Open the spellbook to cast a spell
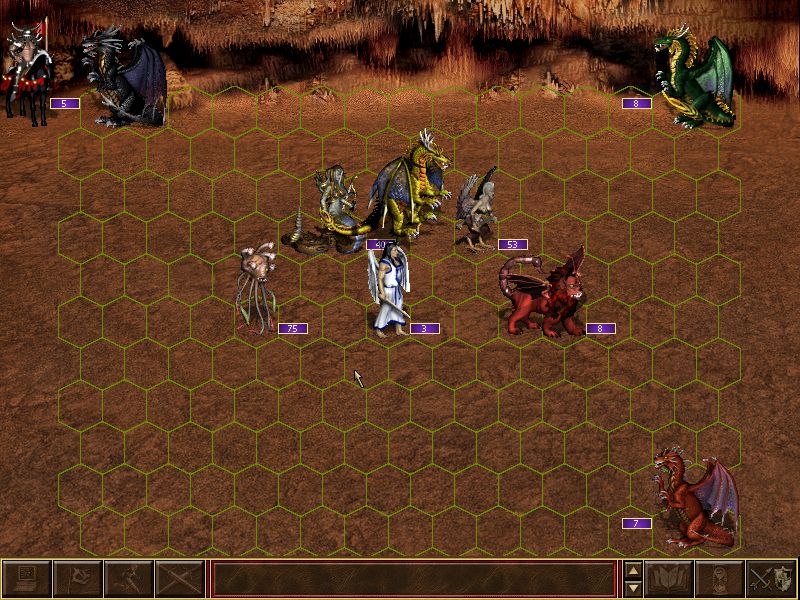Viewport: 800px width, 600px height. coord(670,579)
